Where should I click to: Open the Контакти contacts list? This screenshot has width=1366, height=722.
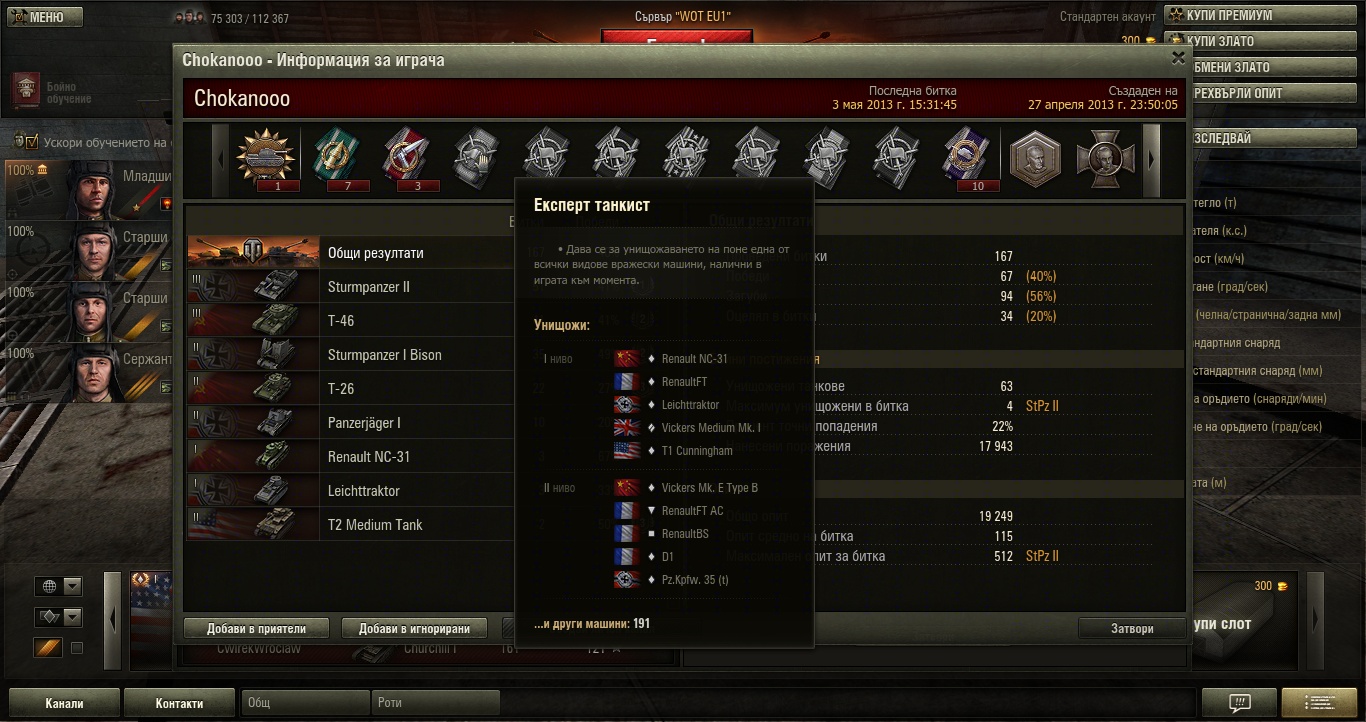[179, 703]
